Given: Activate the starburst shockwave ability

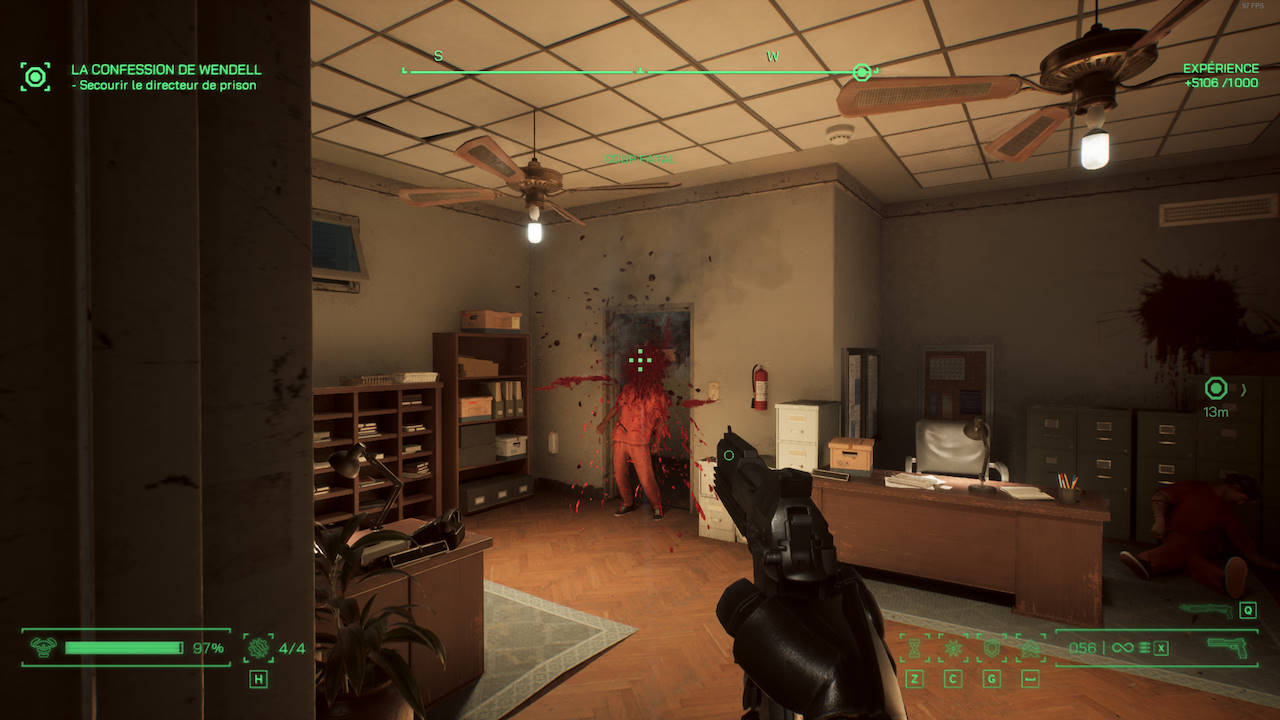Looking at the screenshot, I should pos(953,648).
